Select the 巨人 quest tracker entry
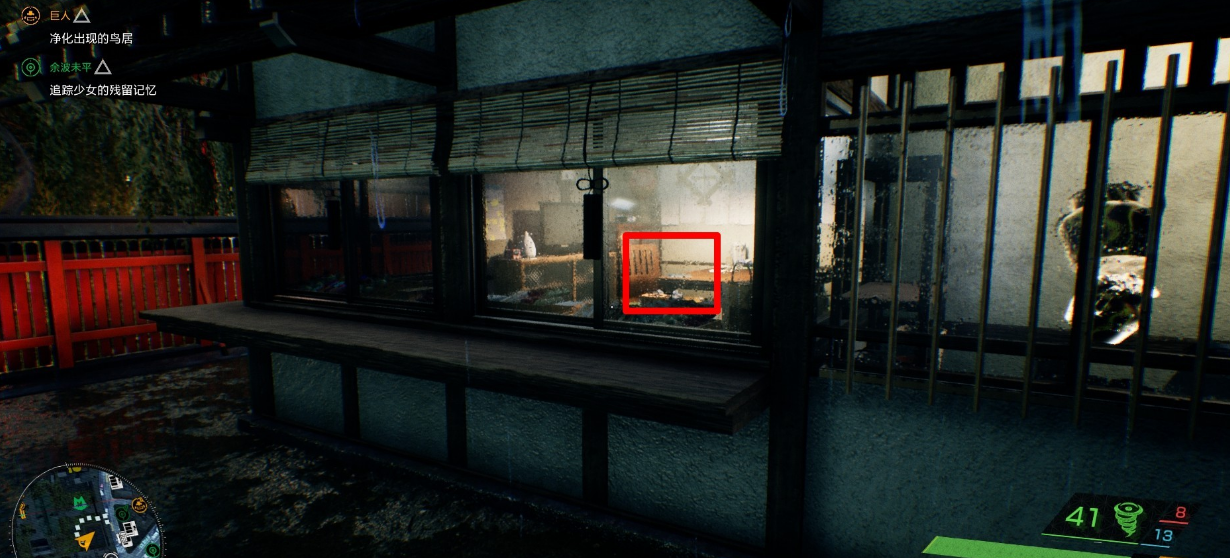 point(60,16)
